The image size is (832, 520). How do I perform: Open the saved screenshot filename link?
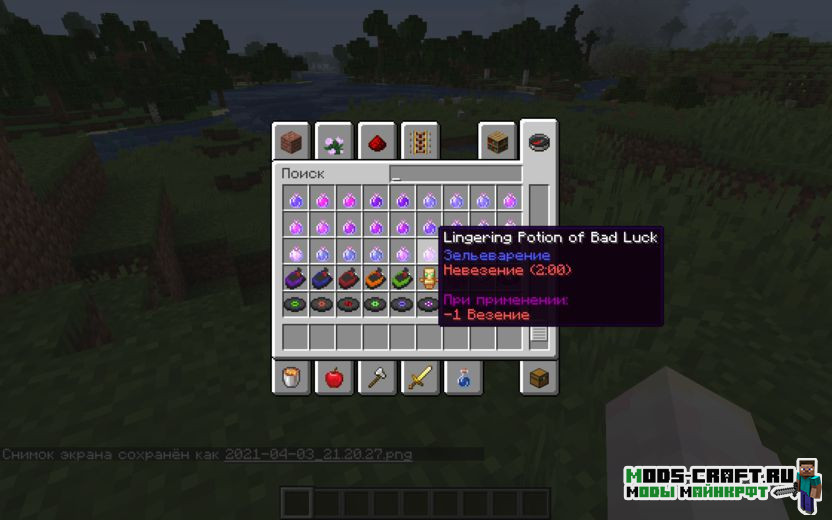(x=318, y=454)
